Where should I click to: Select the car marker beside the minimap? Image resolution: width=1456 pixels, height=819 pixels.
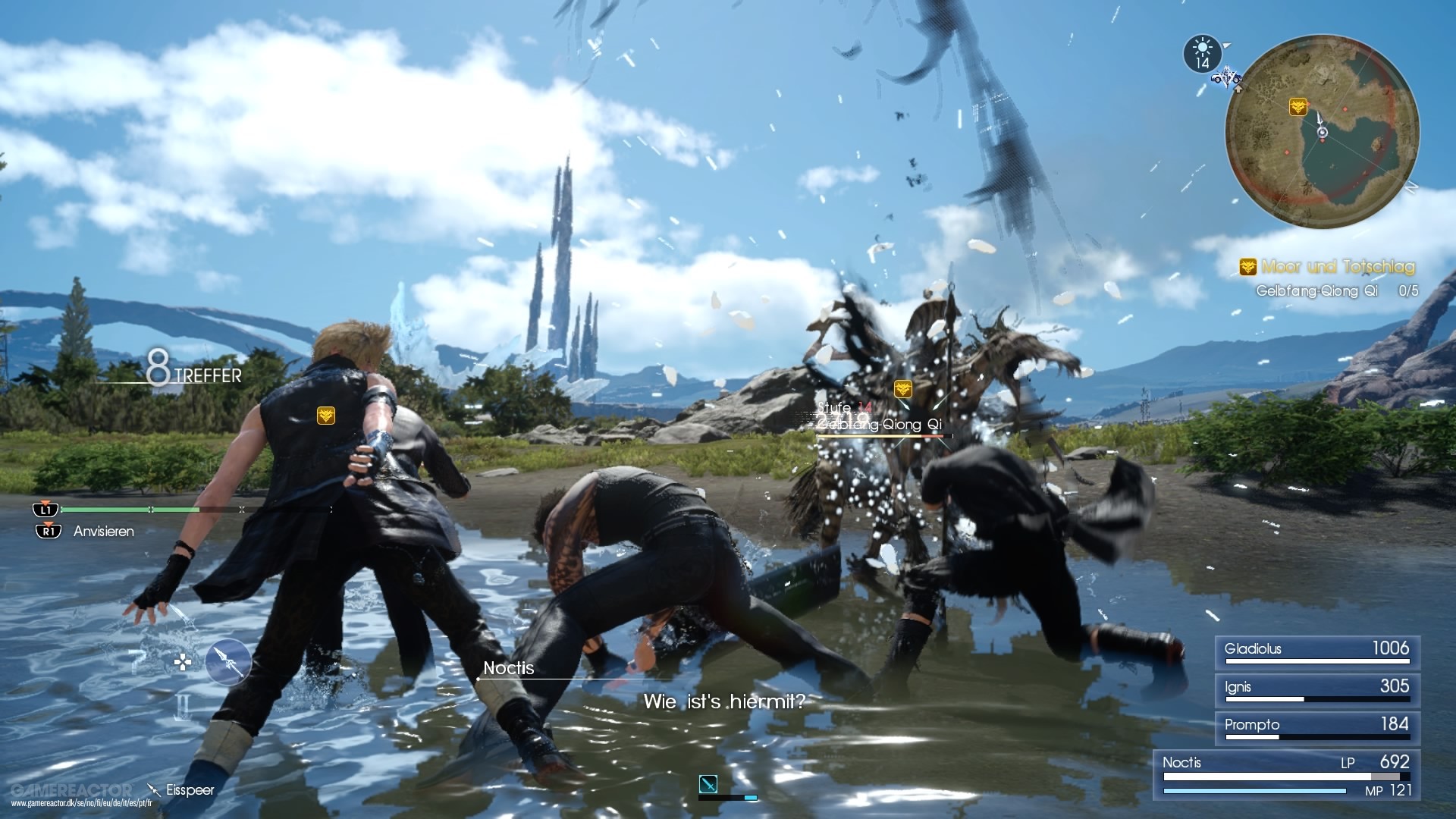tap(1225, 77)
